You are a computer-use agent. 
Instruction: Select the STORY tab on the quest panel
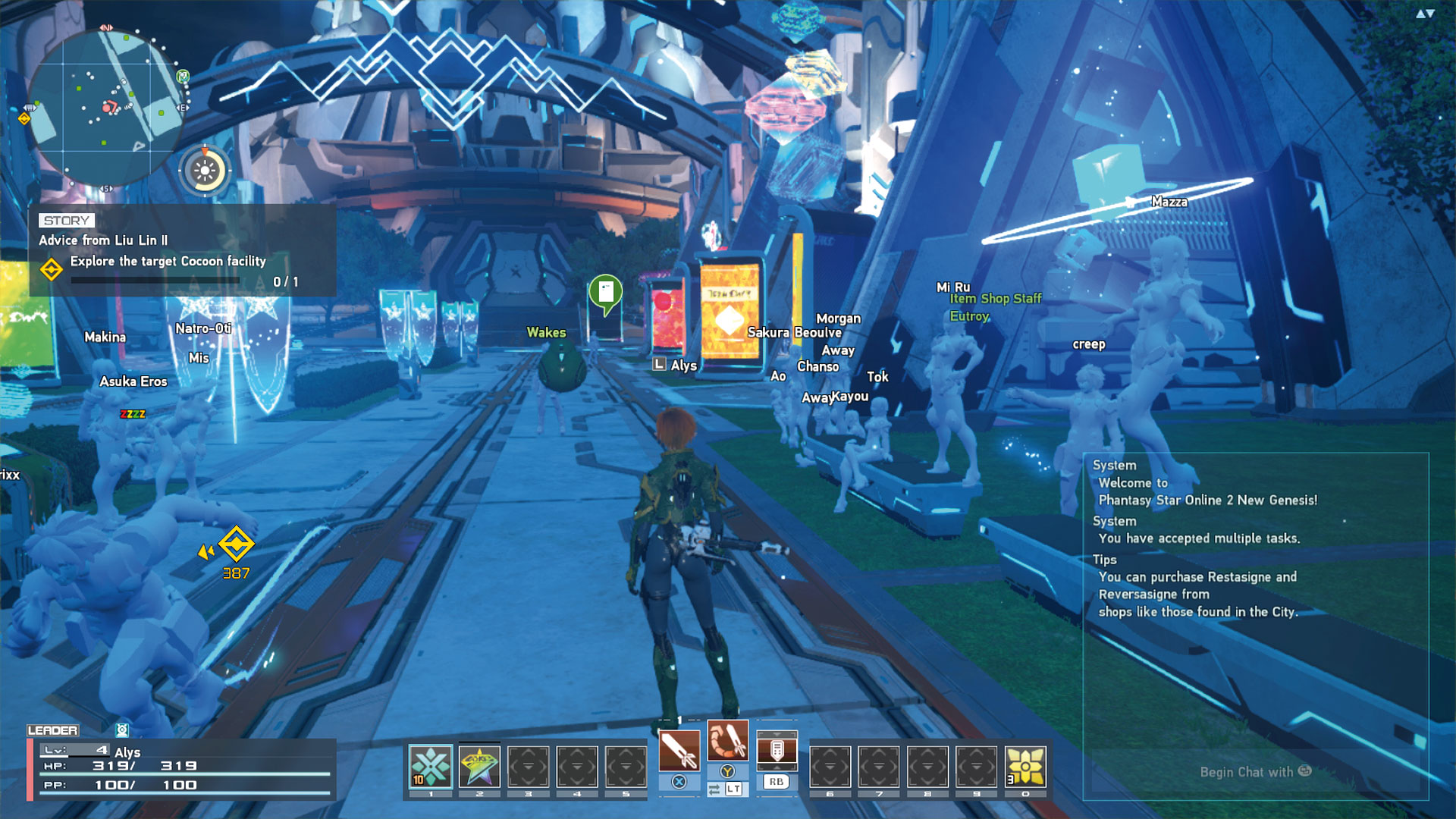64,221
